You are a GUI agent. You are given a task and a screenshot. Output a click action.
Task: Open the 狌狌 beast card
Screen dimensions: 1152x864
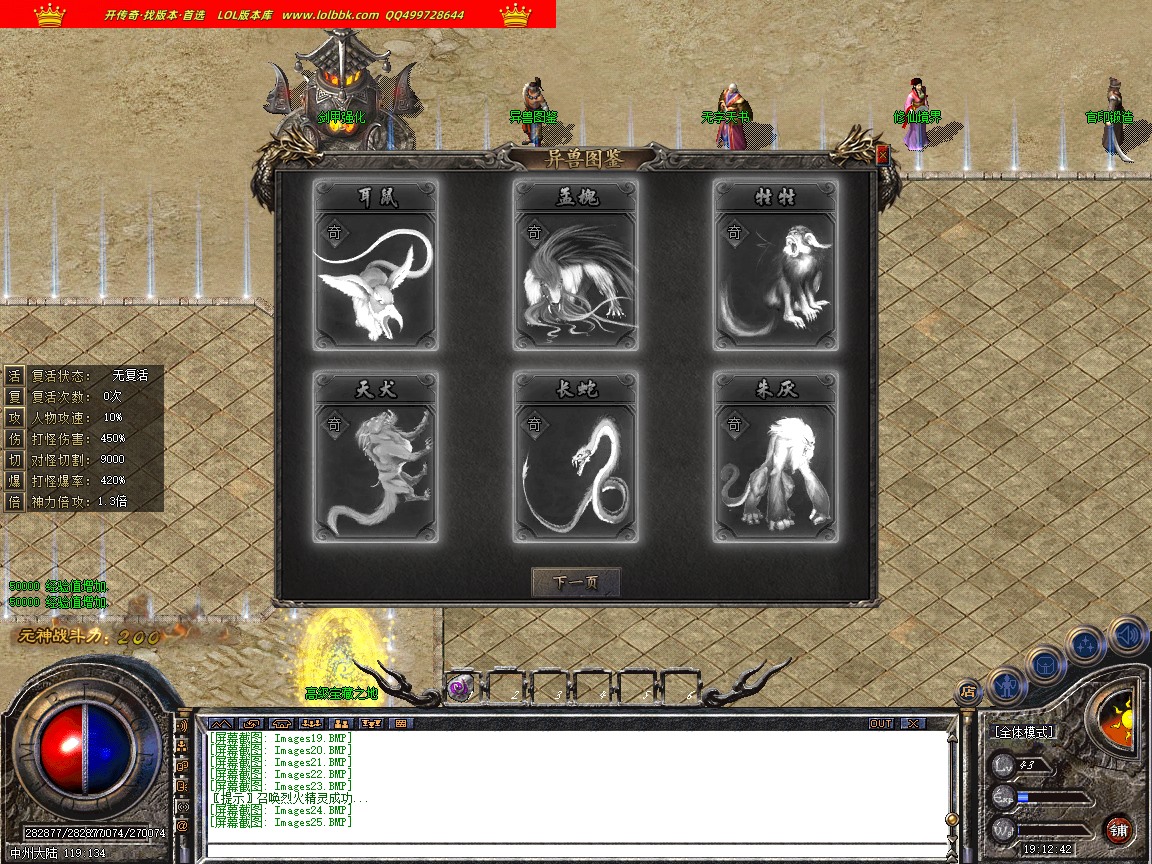click(776, 266)
